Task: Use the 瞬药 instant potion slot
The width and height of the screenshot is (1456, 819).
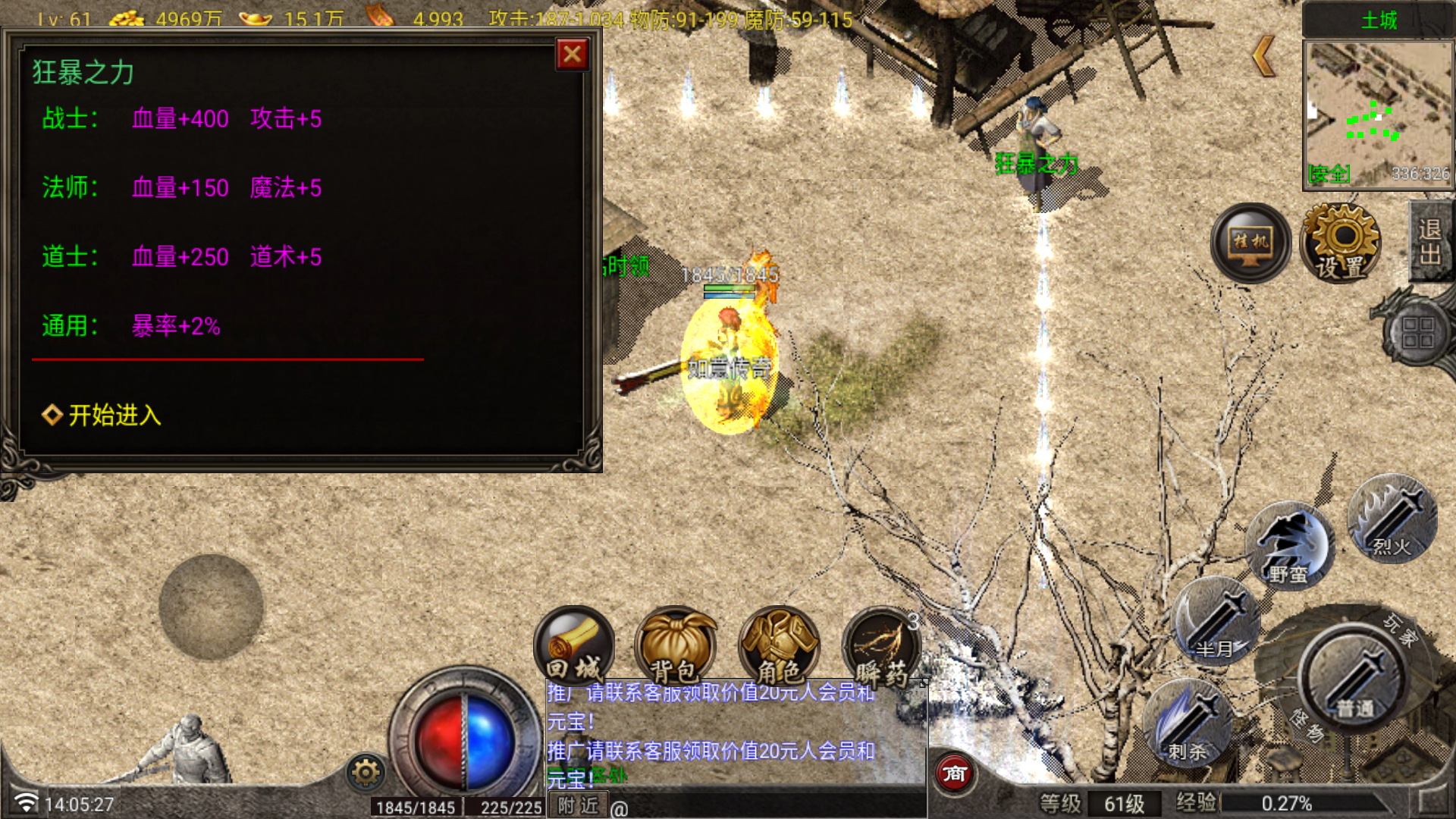Action: click(x=881, y=645)
